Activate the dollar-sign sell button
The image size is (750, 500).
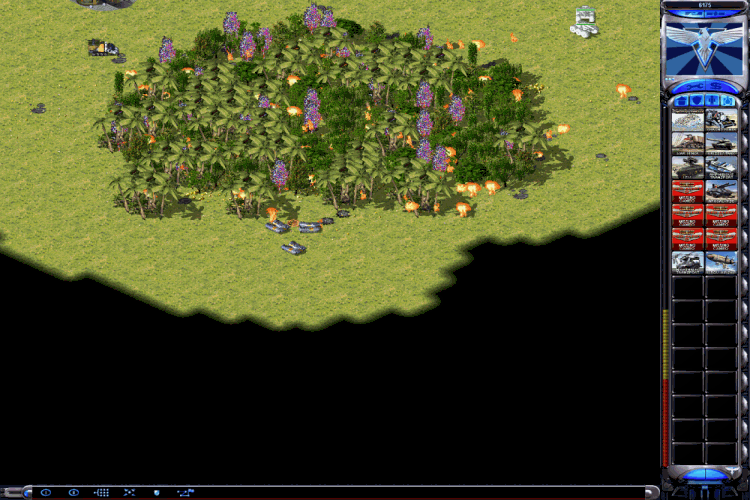716,86
